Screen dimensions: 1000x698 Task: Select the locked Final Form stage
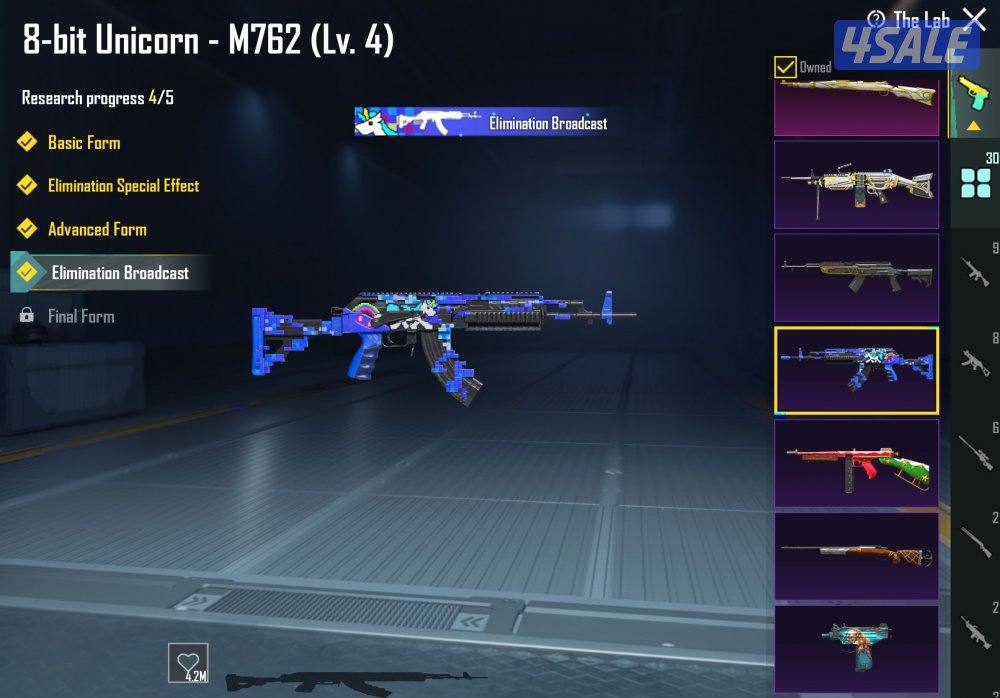[81, 316]
